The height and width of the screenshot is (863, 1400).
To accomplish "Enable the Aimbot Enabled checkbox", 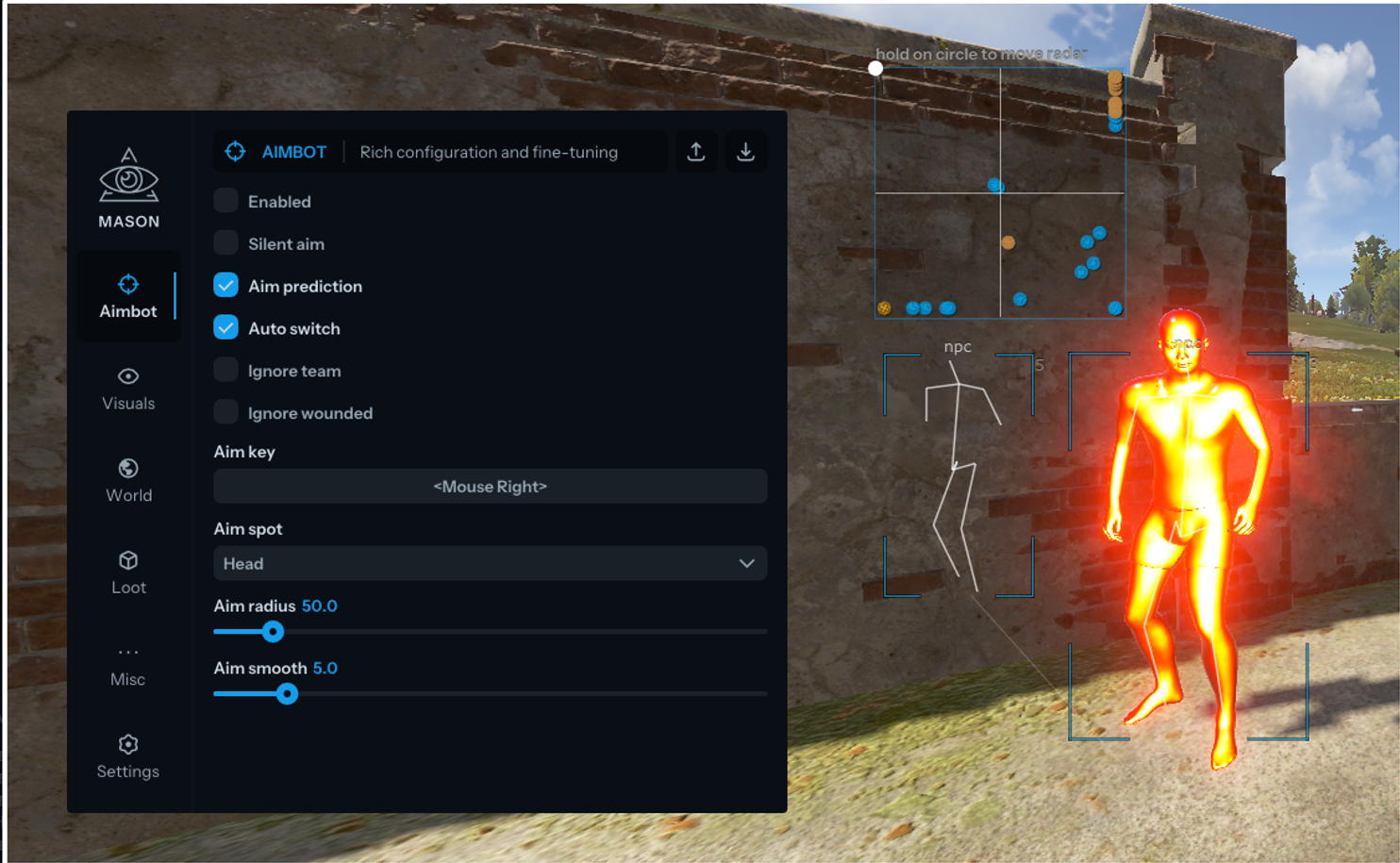I will tap(225, 201).
